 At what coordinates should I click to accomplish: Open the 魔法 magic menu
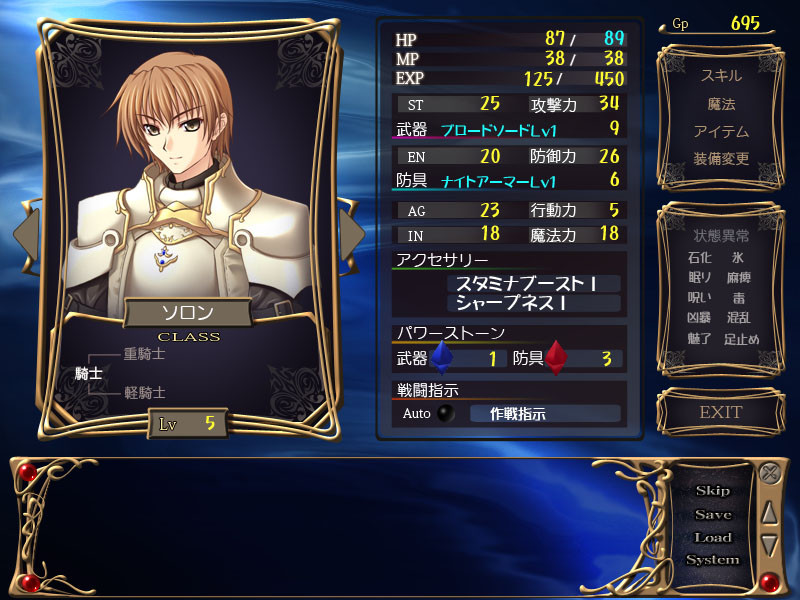(721, 104)
